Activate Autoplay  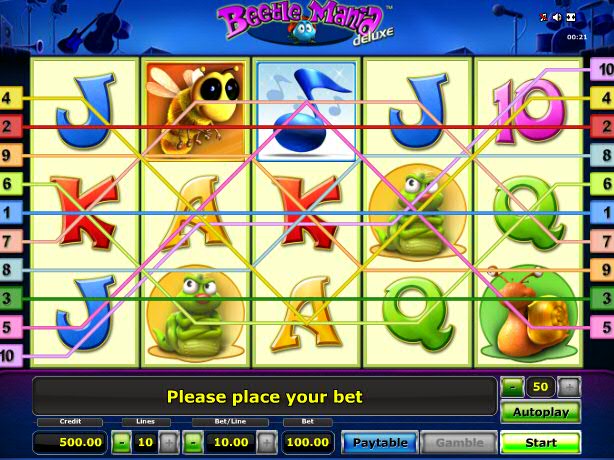pos(540,411)
